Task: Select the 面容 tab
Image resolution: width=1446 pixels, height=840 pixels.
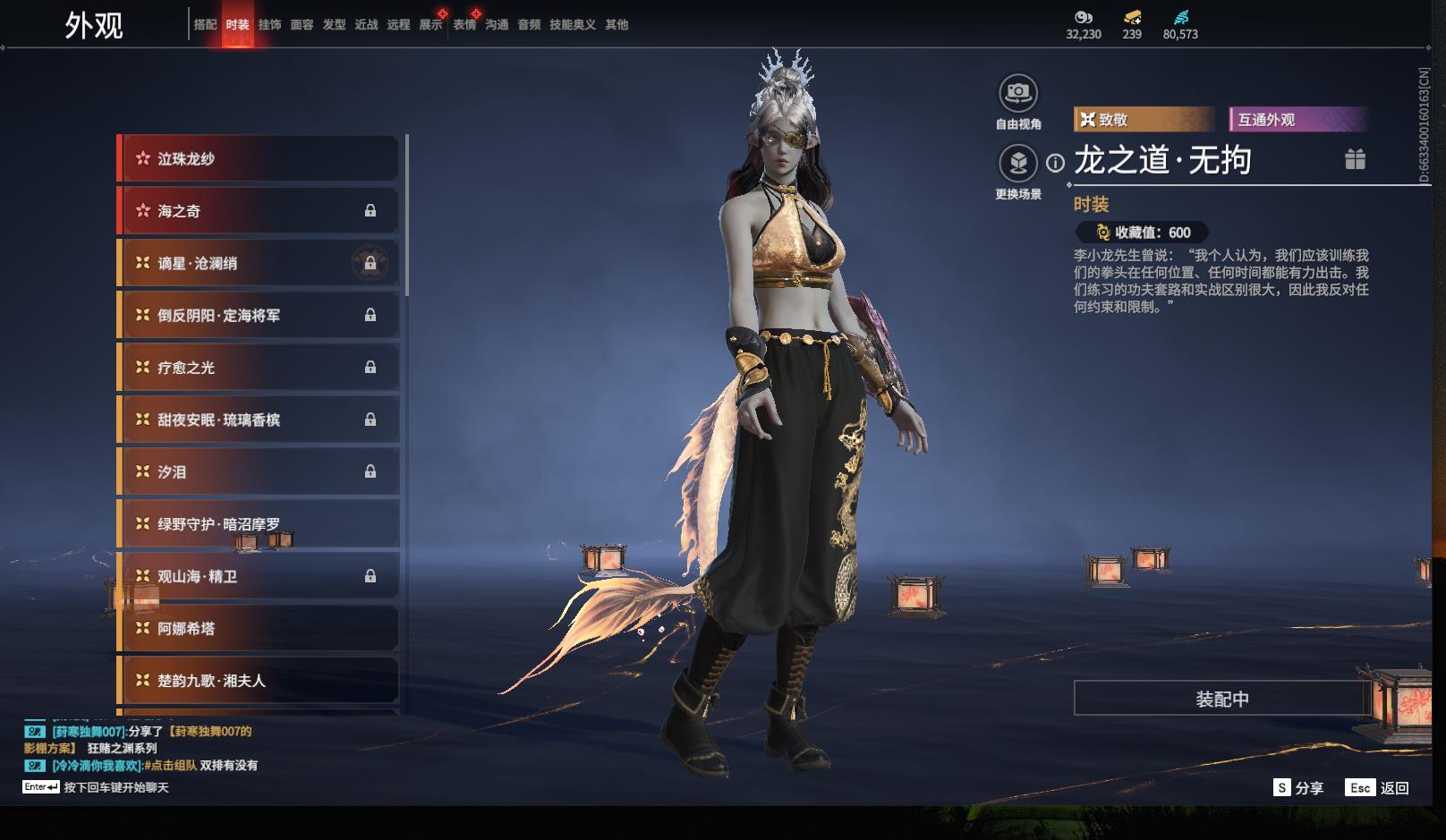Action: (302, 25)
